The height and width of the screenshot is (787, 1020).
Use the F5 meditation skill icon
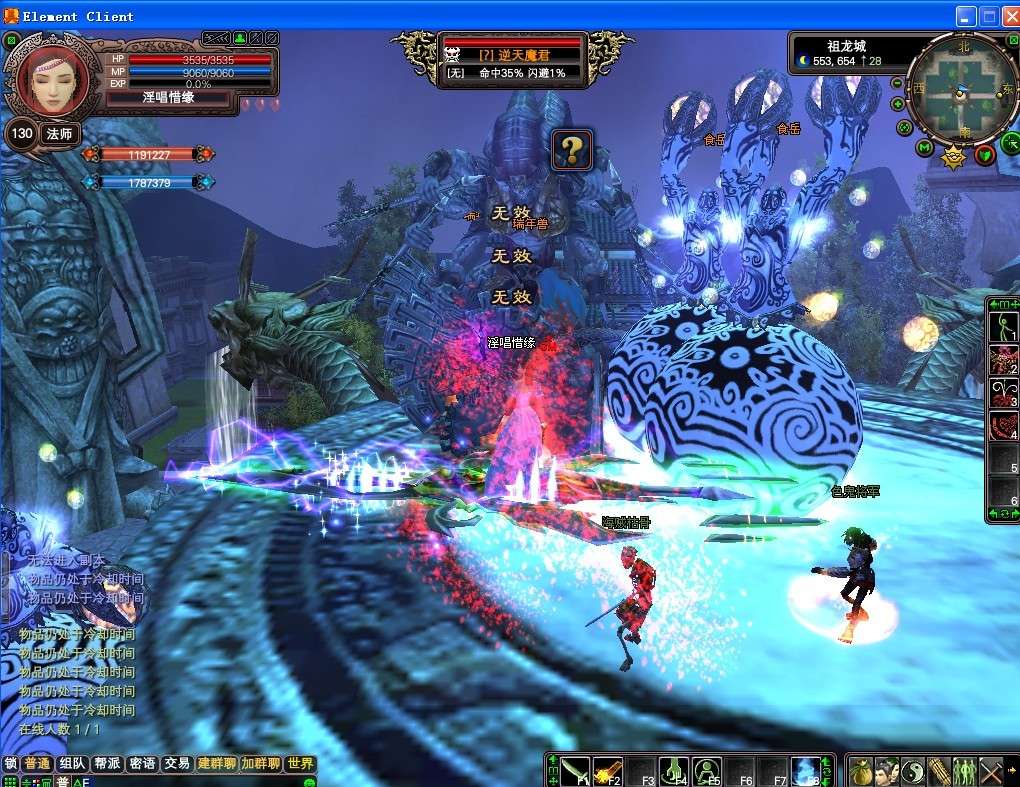(707, 771)
